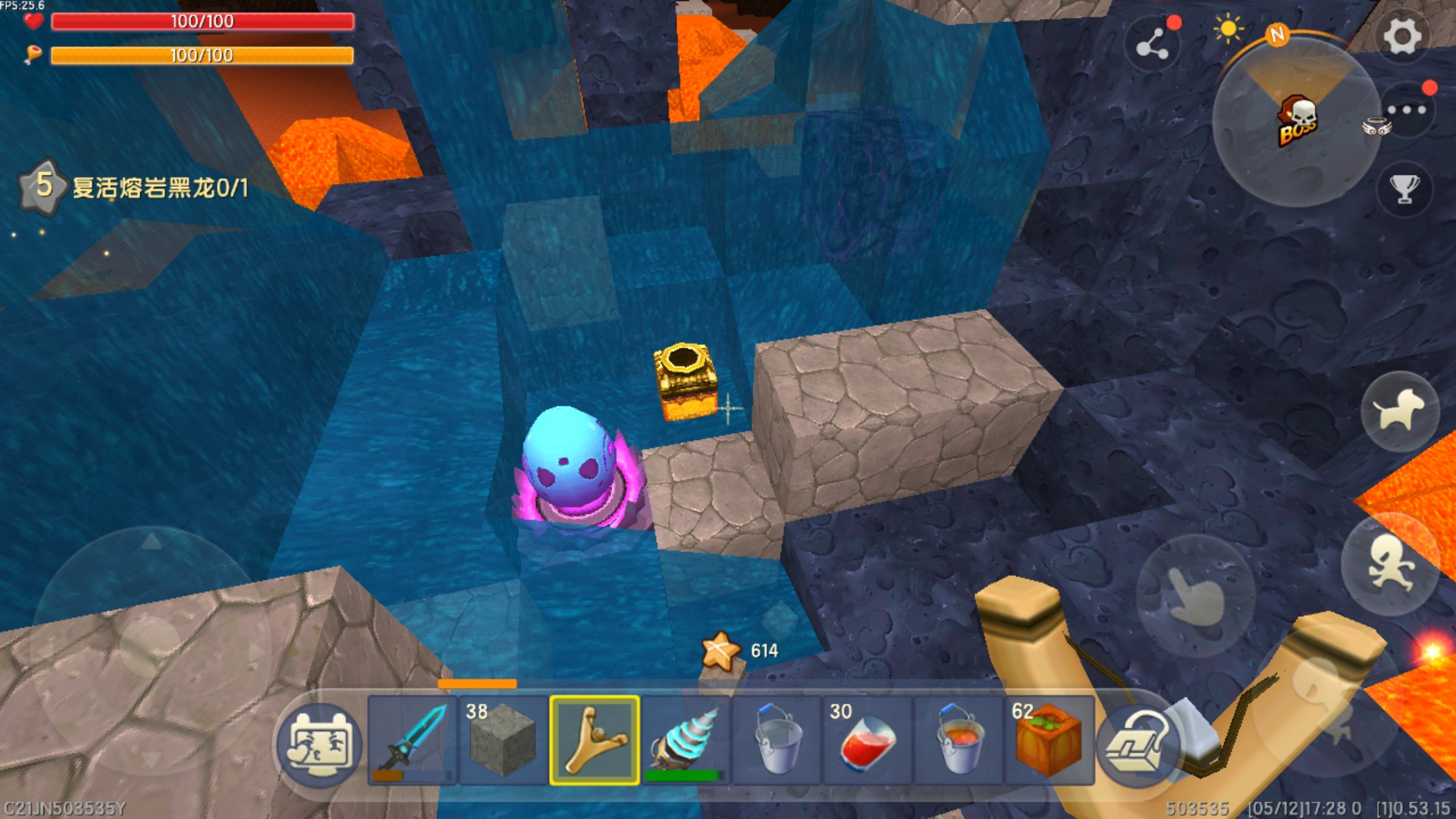Open the mount pet button
This screenshot has width=1456, height=819.
click(1400, 411)
